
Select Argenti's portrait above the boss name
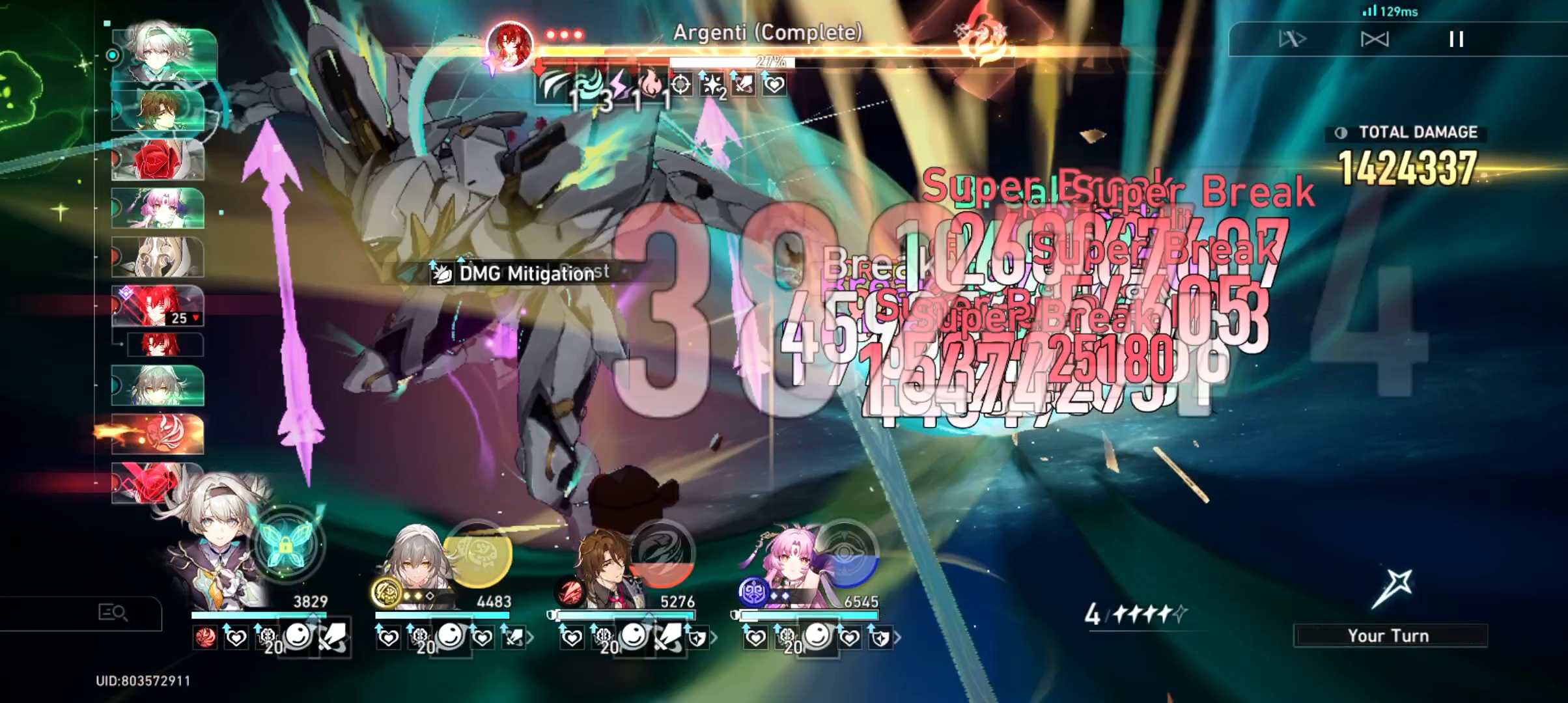[510, 44]
